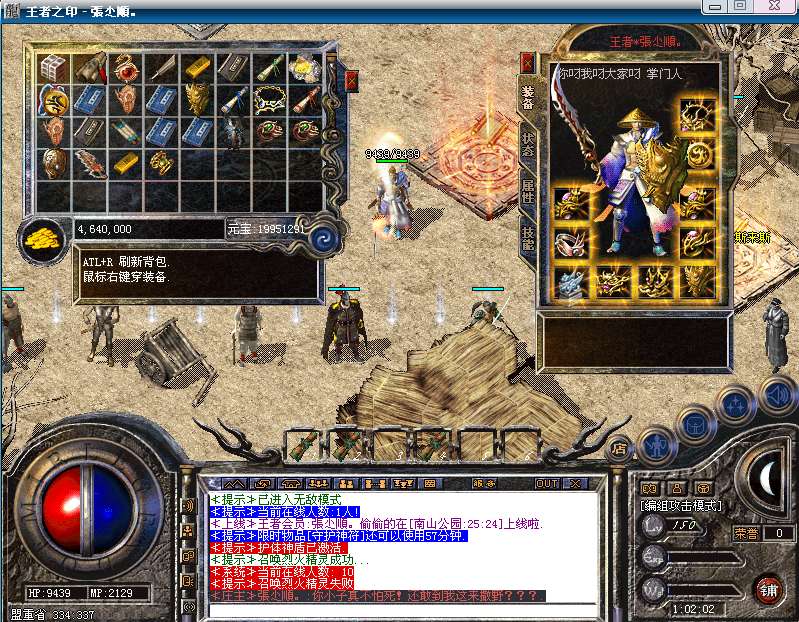This screenshot has height=622, width=799.
Task: Choose the golden armor piece in the bag
Action: pos(196,99)
